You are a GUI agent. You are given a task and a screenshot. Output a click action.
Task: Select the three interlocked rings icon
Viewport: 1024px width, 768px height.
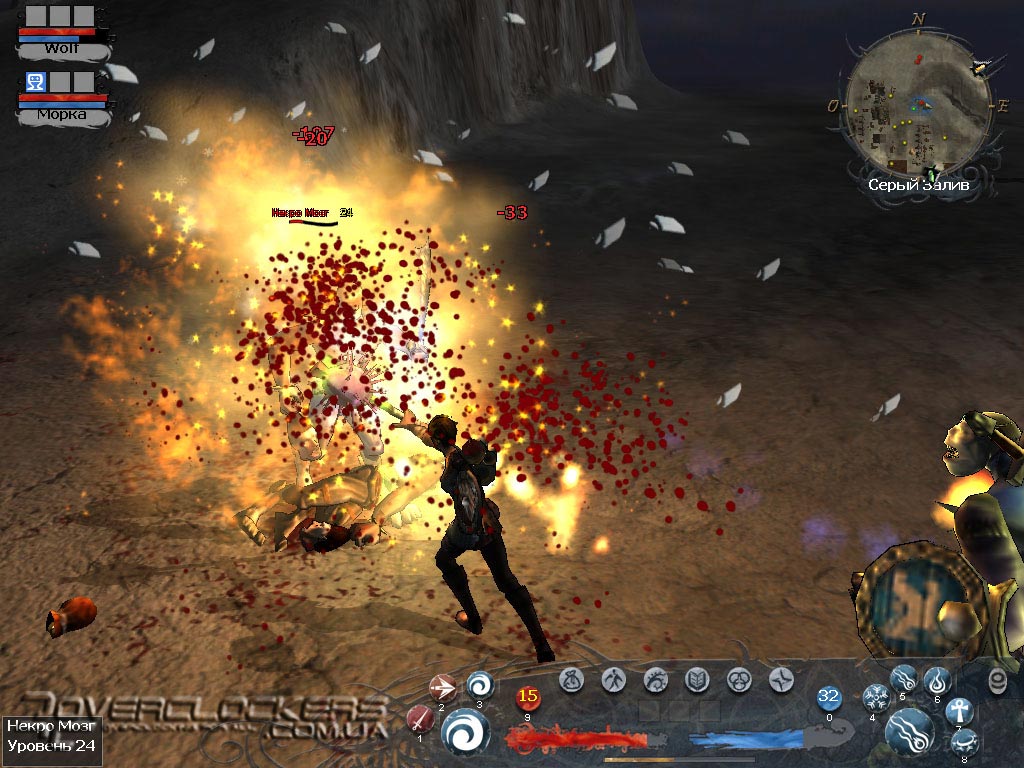pyautogui.click(x=739, y=681)
